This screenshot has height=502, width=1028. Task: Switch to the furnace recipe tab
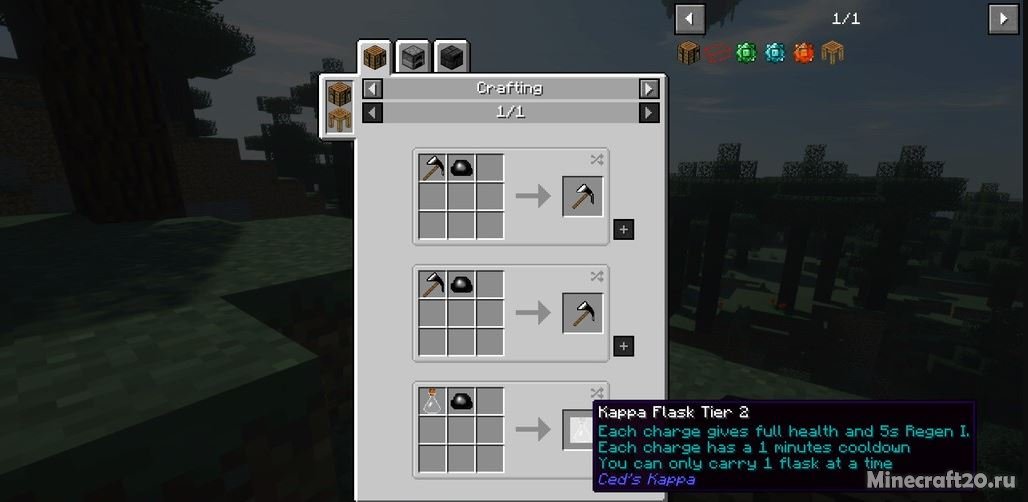tap(411, 57)
